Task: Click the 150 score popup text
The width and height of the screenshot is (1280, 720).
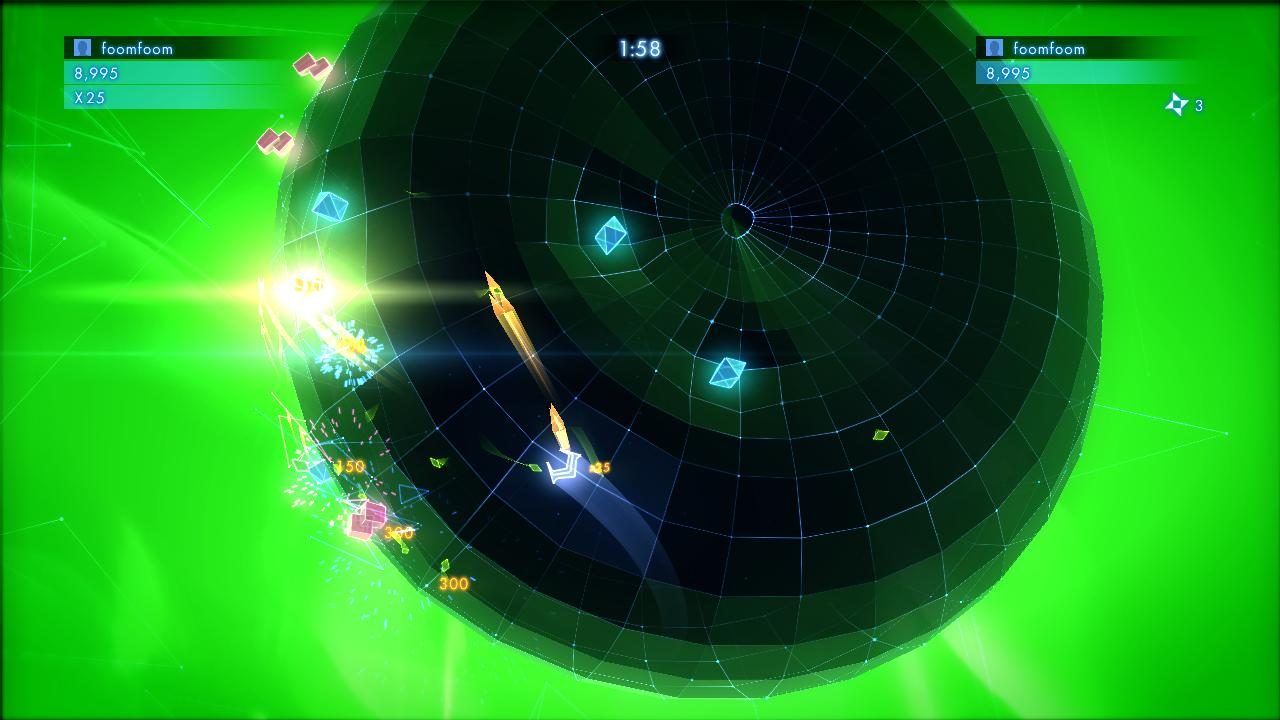Action: coord(350,465)
